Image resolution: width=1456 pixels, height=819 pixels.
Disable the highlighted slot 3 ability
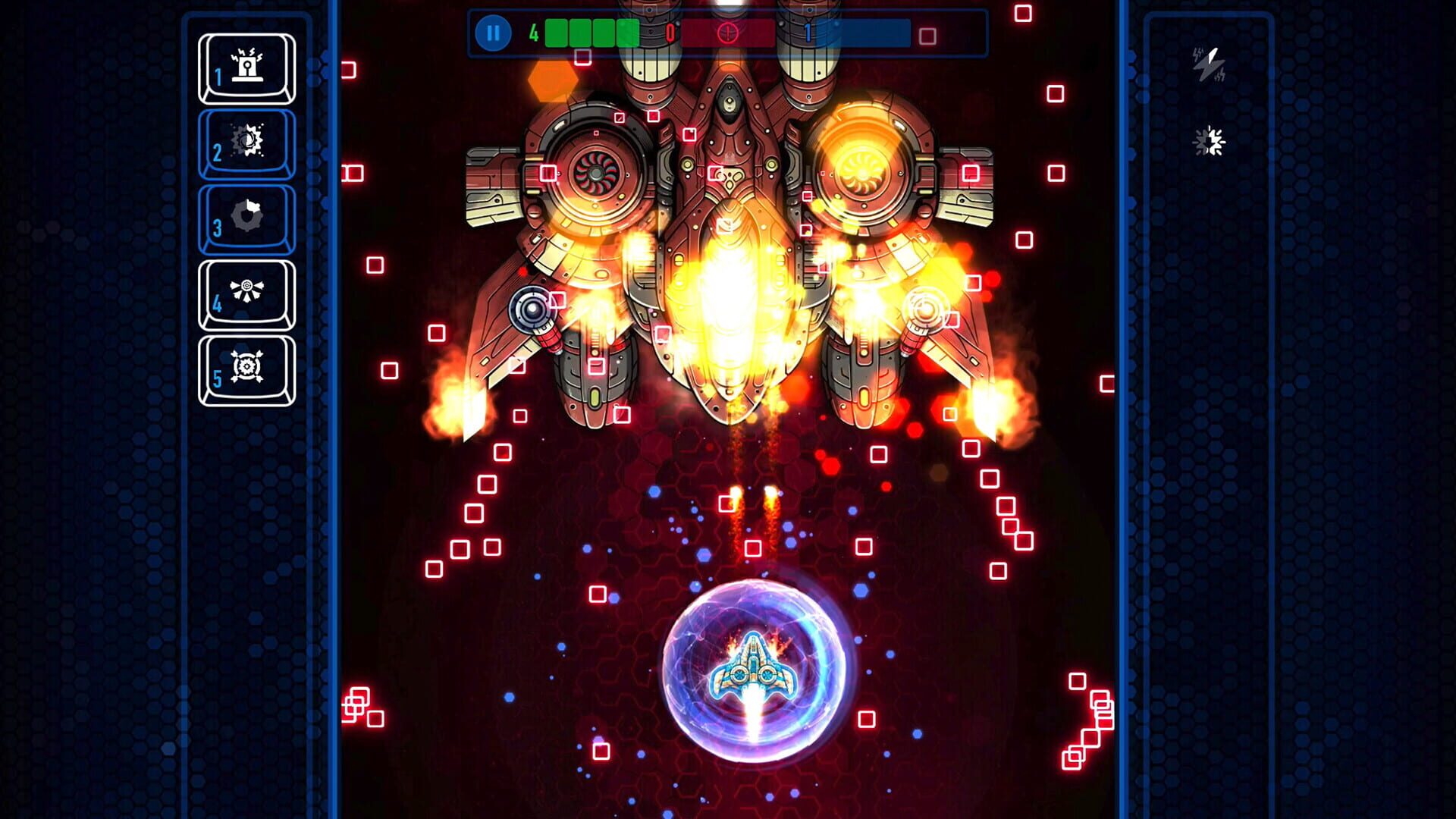pos(246,216)
